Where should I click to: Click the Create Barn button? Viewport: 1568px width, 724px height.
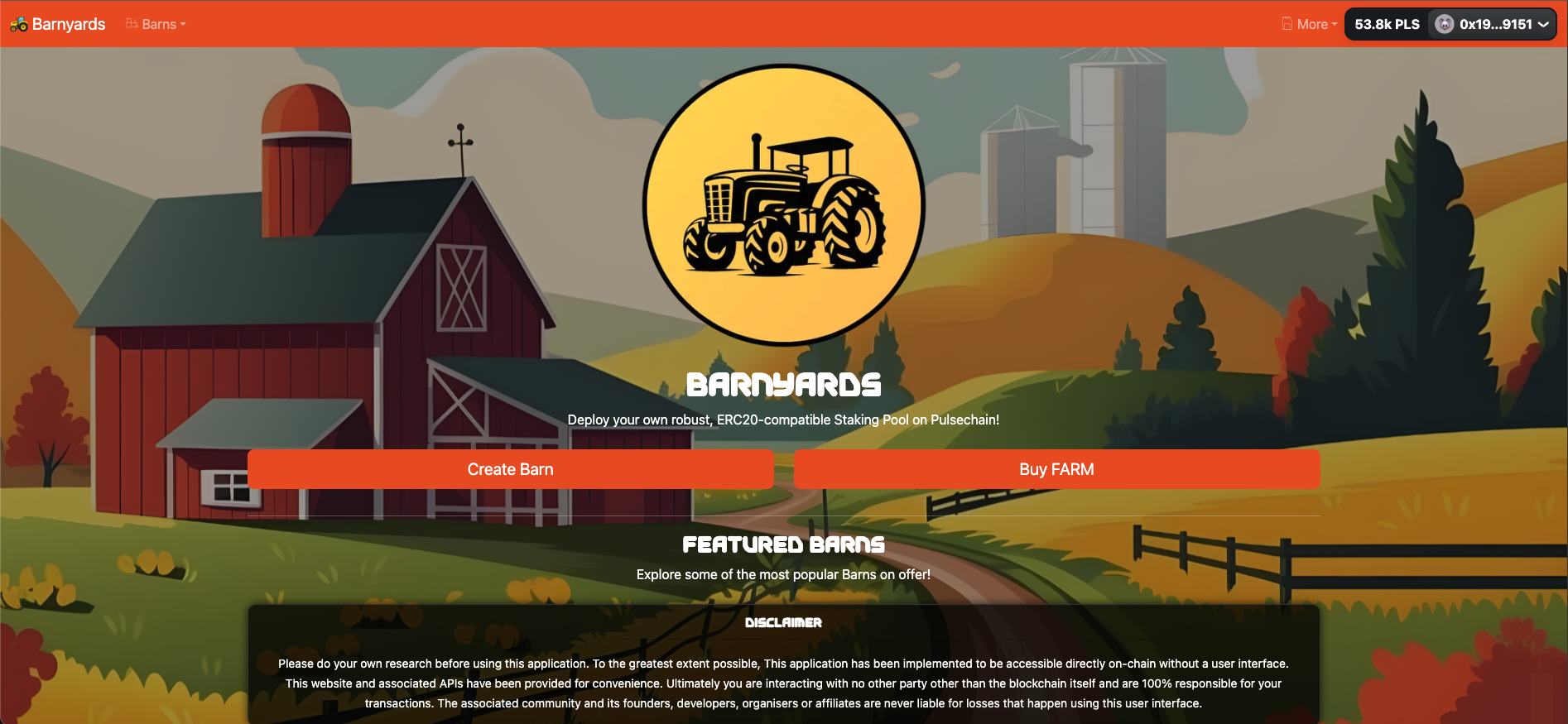tap(510, 469)
